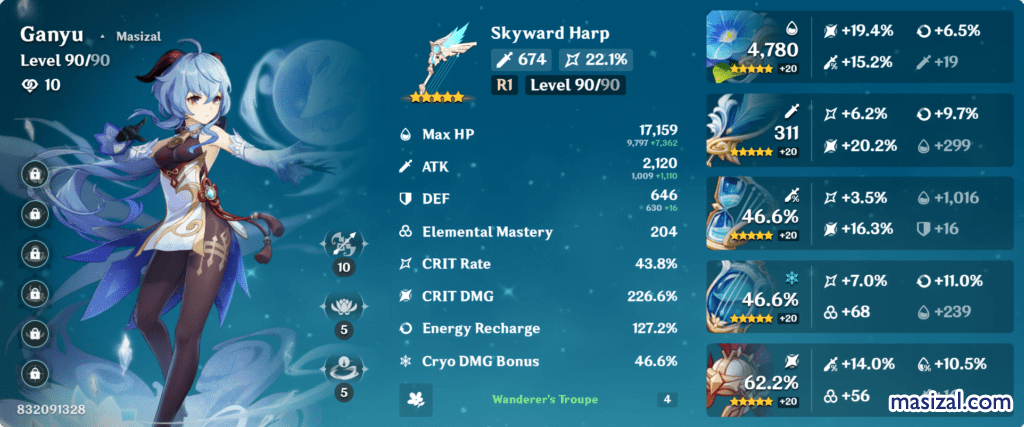This screenshot has width=1024, height=427.
Task: Select the lotus elemental skill talent icon
Action: [x=344, y=307]
